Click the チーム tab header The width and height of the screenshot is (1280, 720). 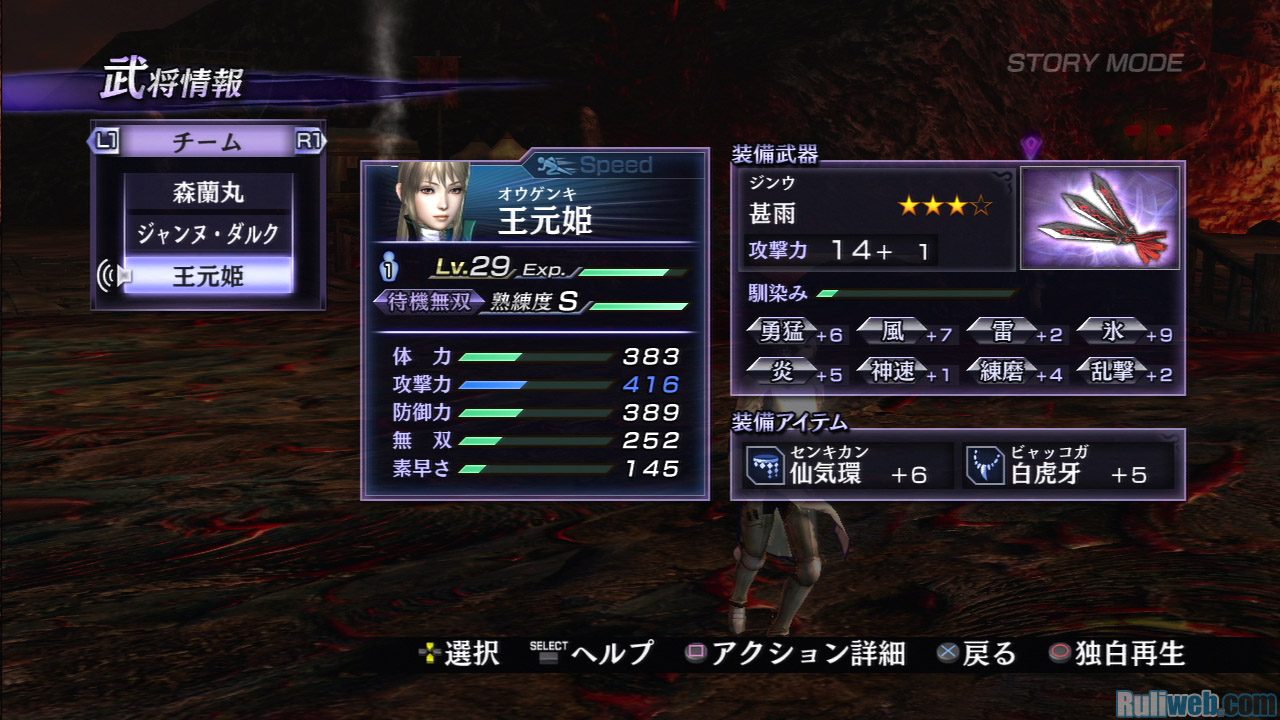tap(207, 141)
